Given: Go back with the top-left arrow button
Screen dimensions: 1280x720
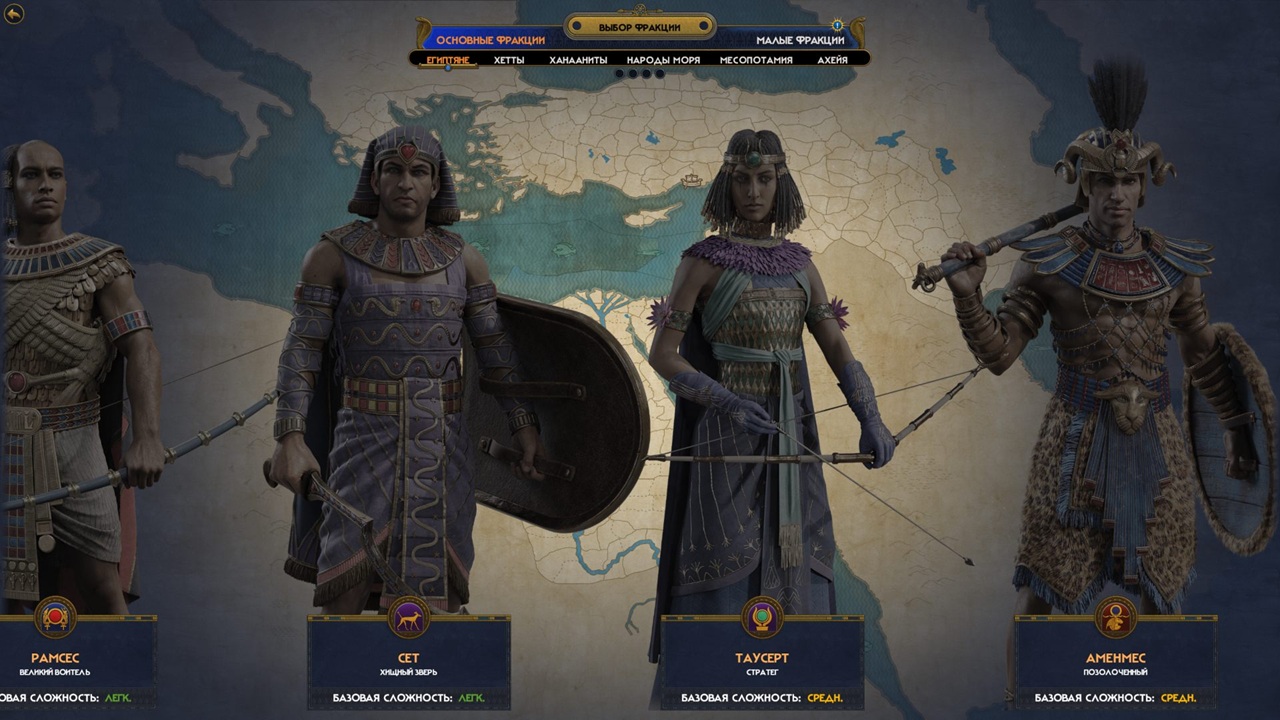Looking at the screenshot, I should click(14, 14).
